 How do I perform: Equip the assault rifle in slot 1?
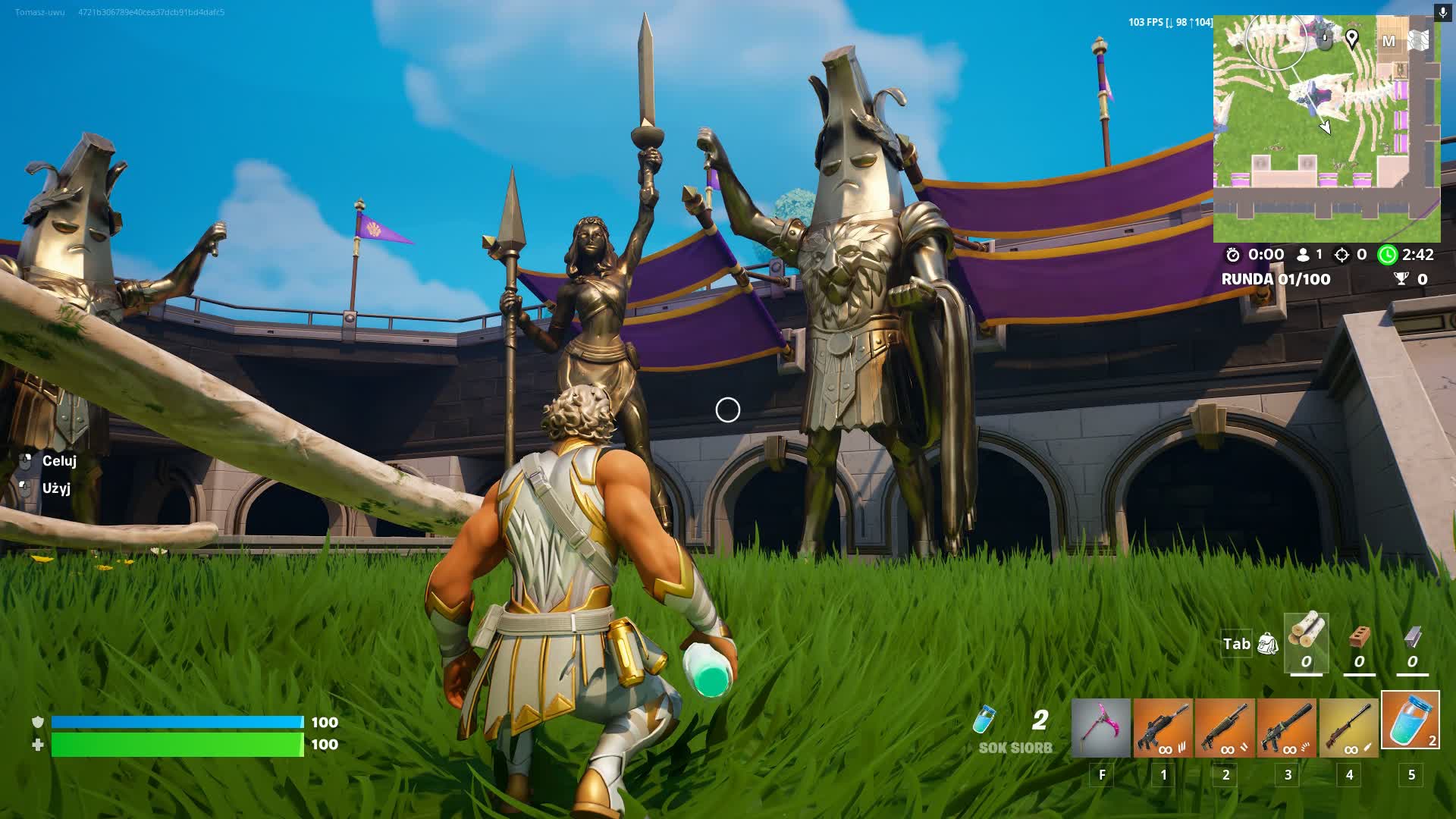point(1163,728)
